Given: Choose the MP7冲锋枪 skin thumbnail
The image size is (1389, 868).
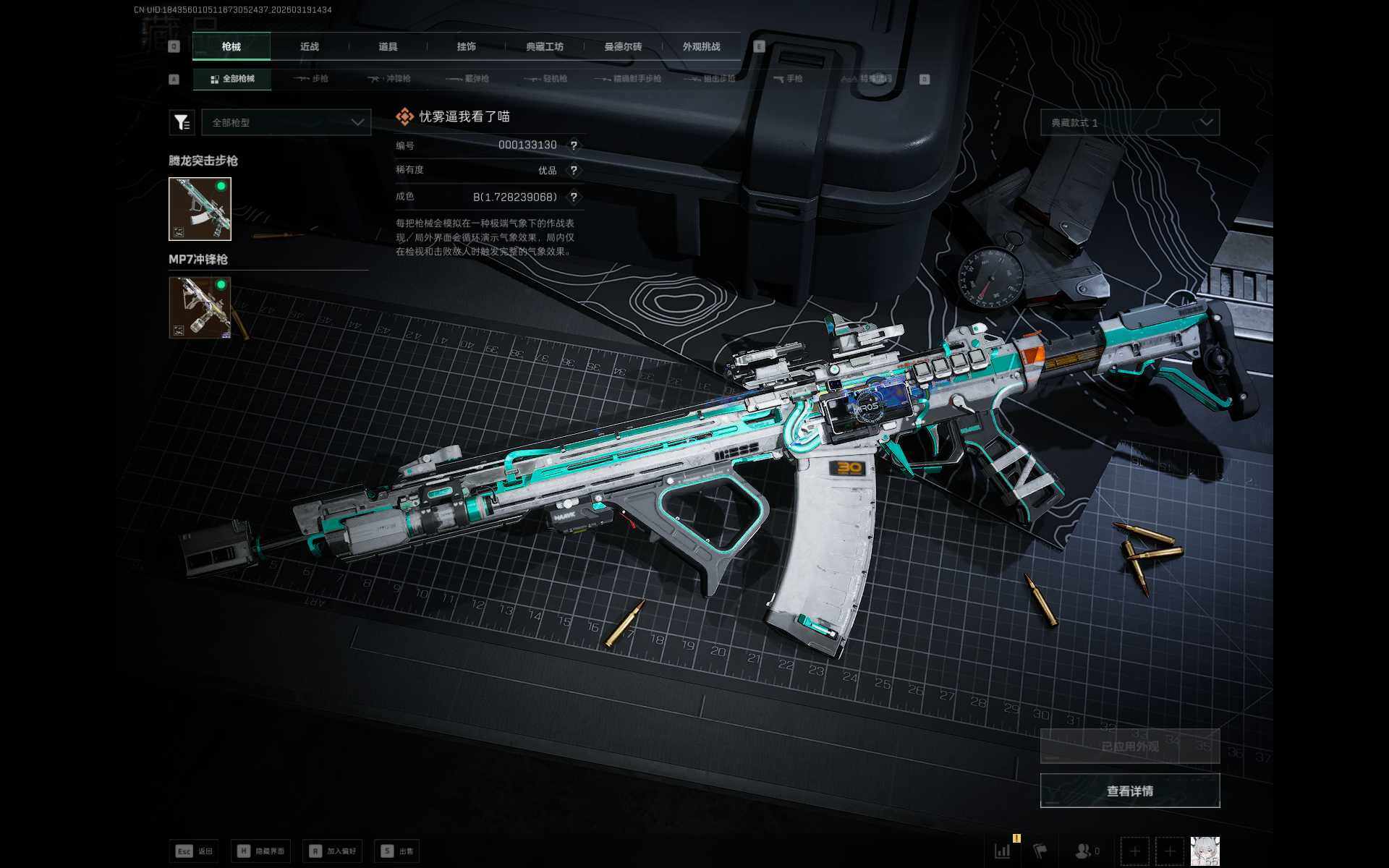Looking at the screenshot, I should (x=200, y=307).
